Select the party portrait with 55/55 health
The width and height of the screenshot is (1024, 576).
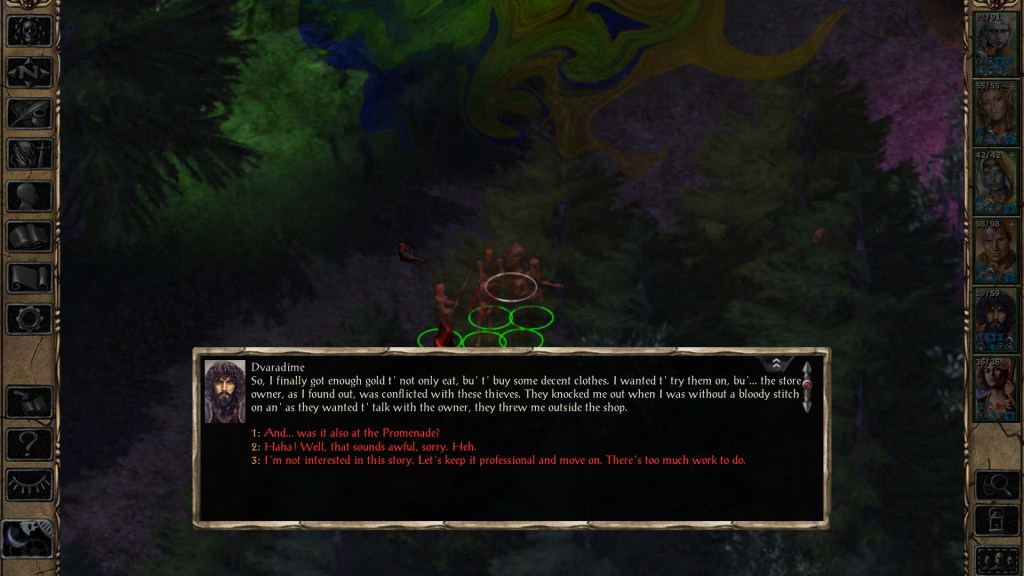click(x=994, y=114)
